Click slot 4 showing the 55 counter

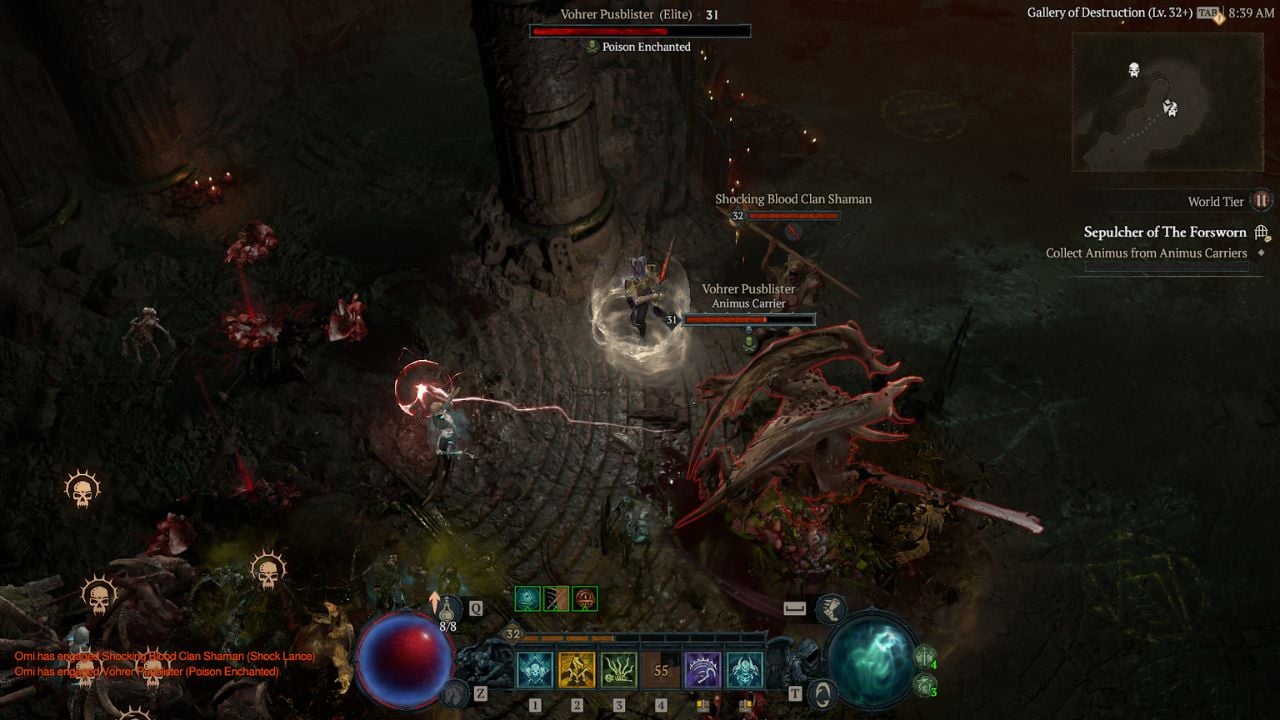pos(662,670)
